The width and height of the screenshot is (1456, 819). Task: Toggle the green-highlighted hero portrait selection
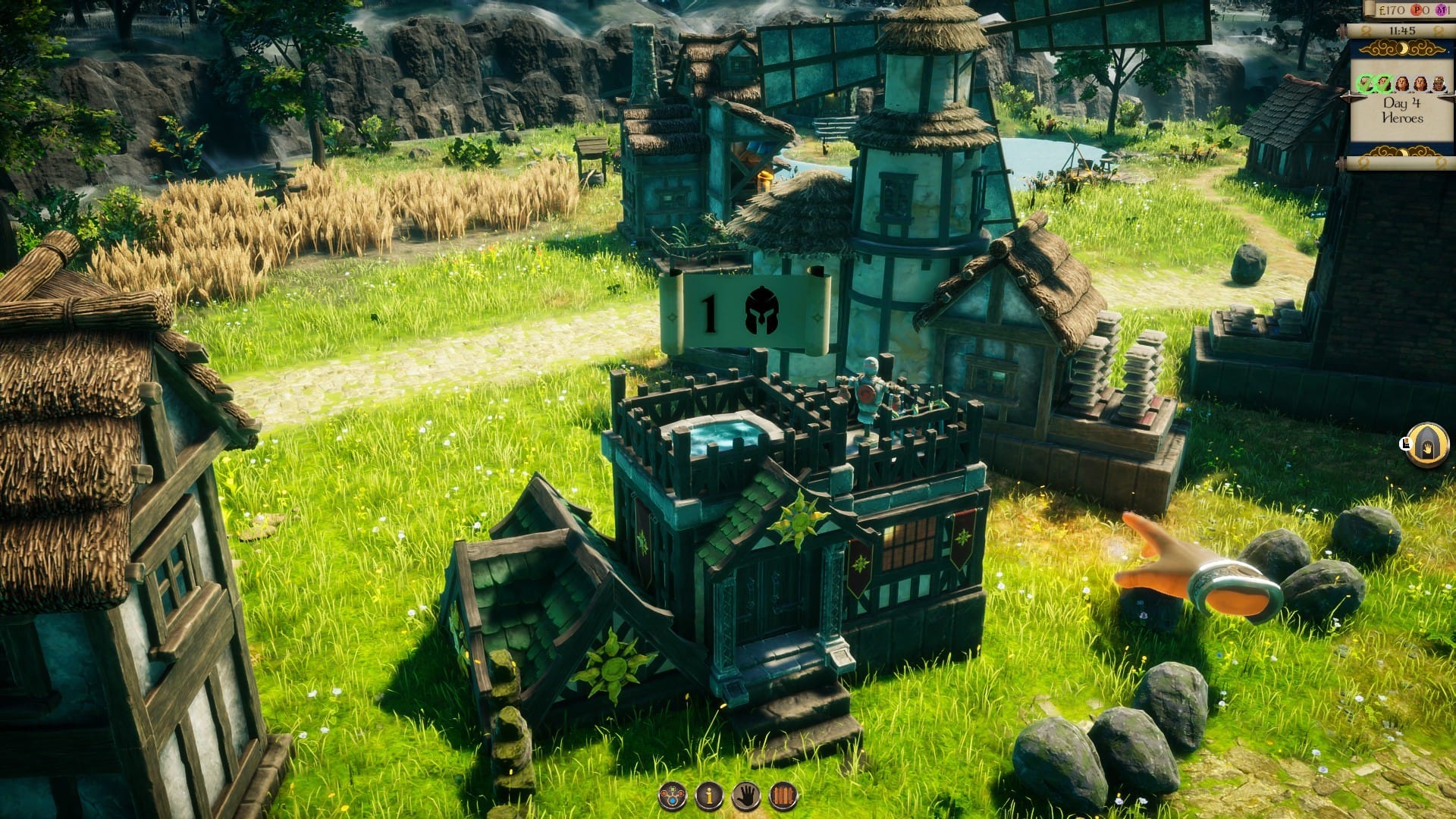(1365, 83)
